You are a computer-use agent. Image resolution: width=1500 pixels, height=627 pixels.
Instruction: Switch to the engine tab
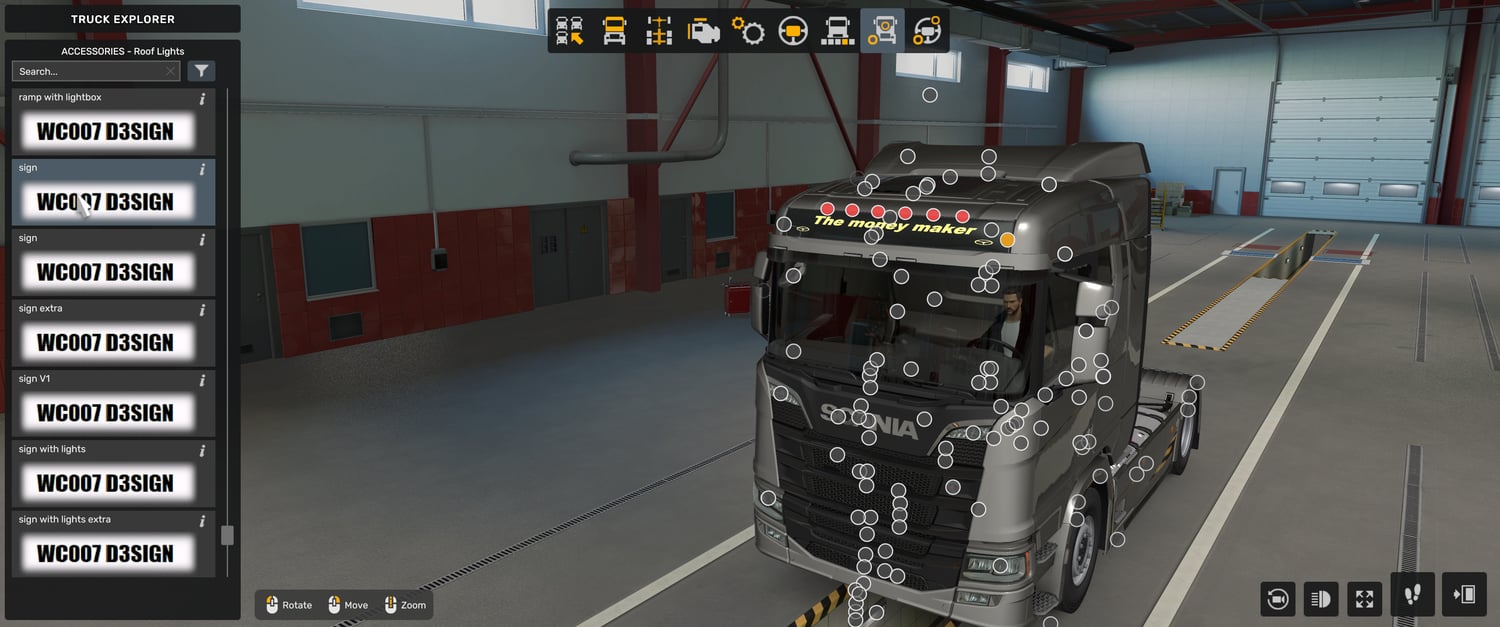tap(704, 31)
